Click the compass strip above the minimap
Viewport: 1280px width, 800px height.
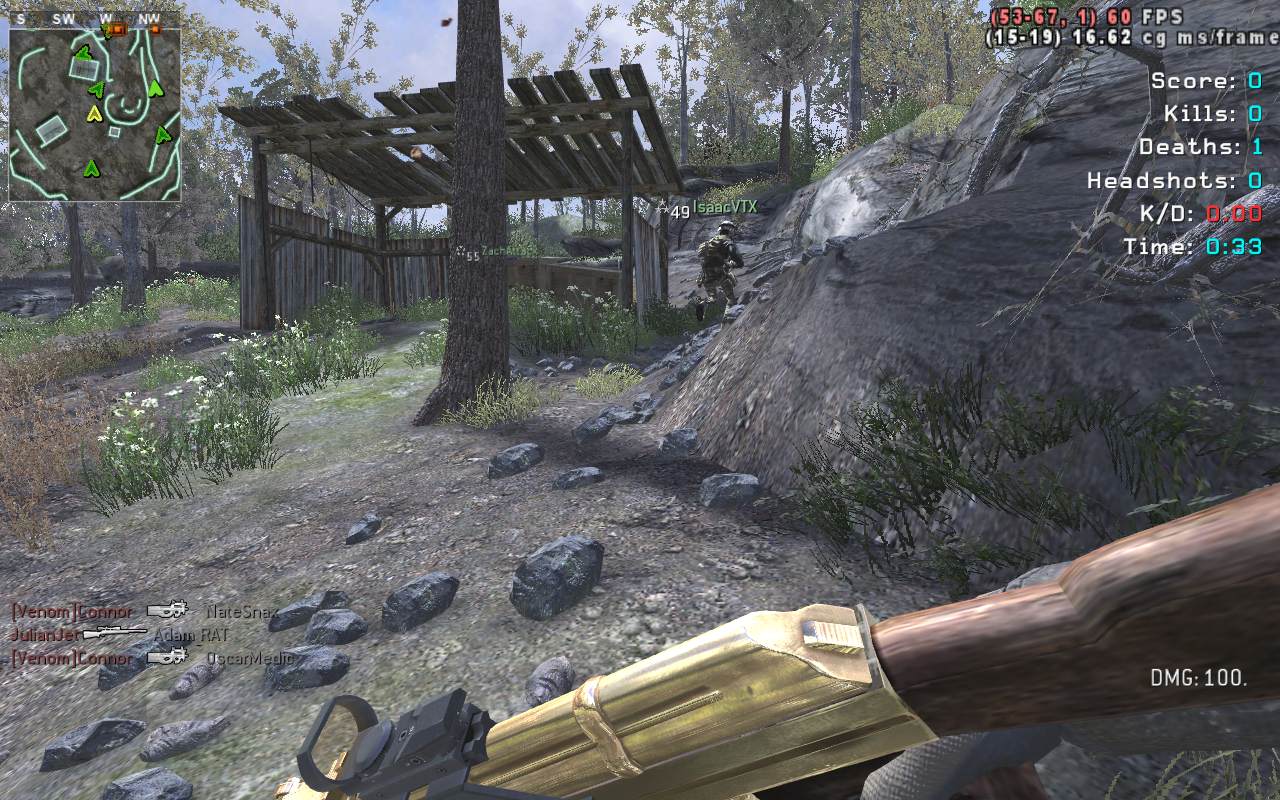coord(95,19)
